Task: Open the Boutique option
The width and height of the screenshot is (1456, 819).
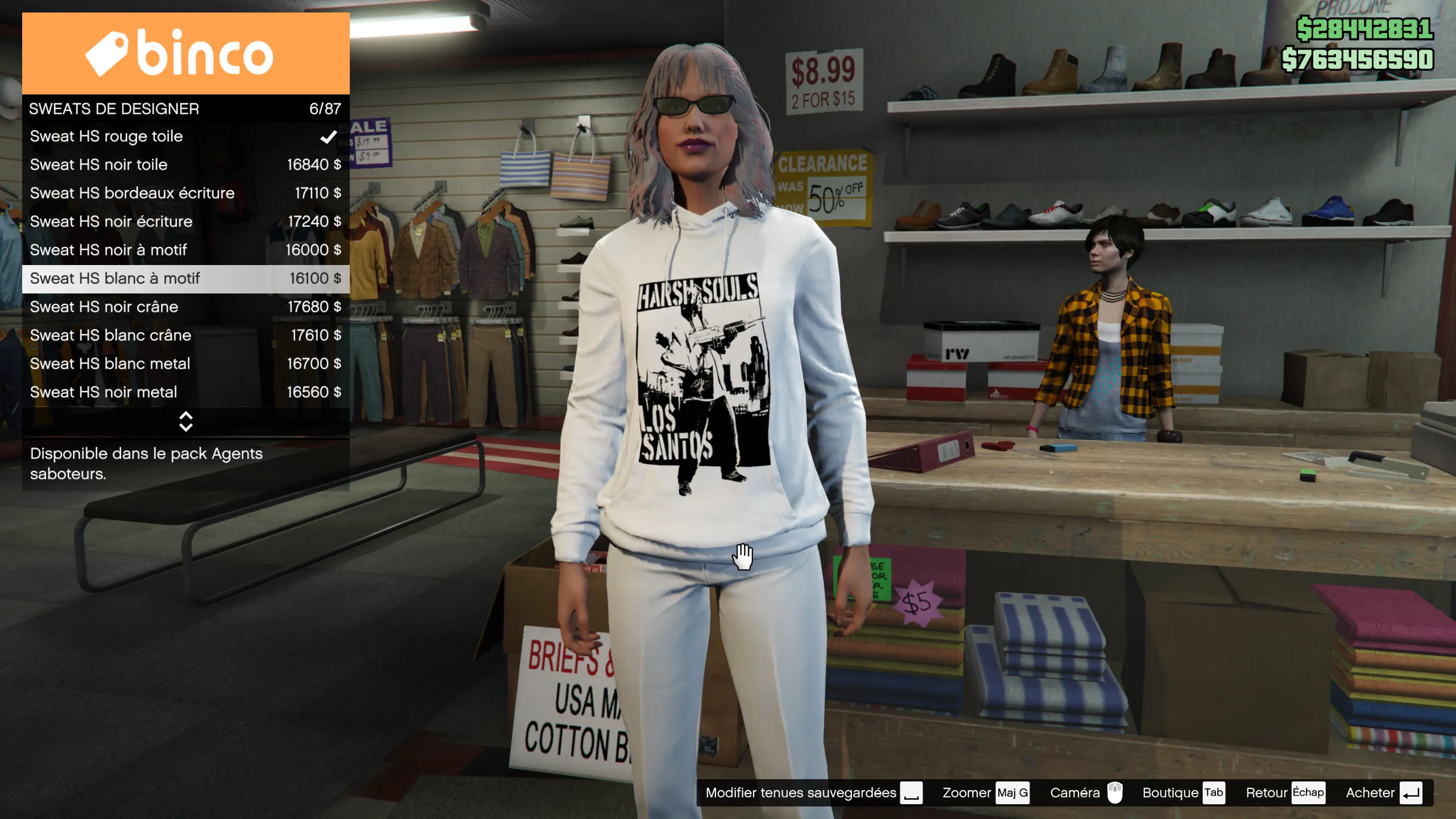Action: 1183,793
